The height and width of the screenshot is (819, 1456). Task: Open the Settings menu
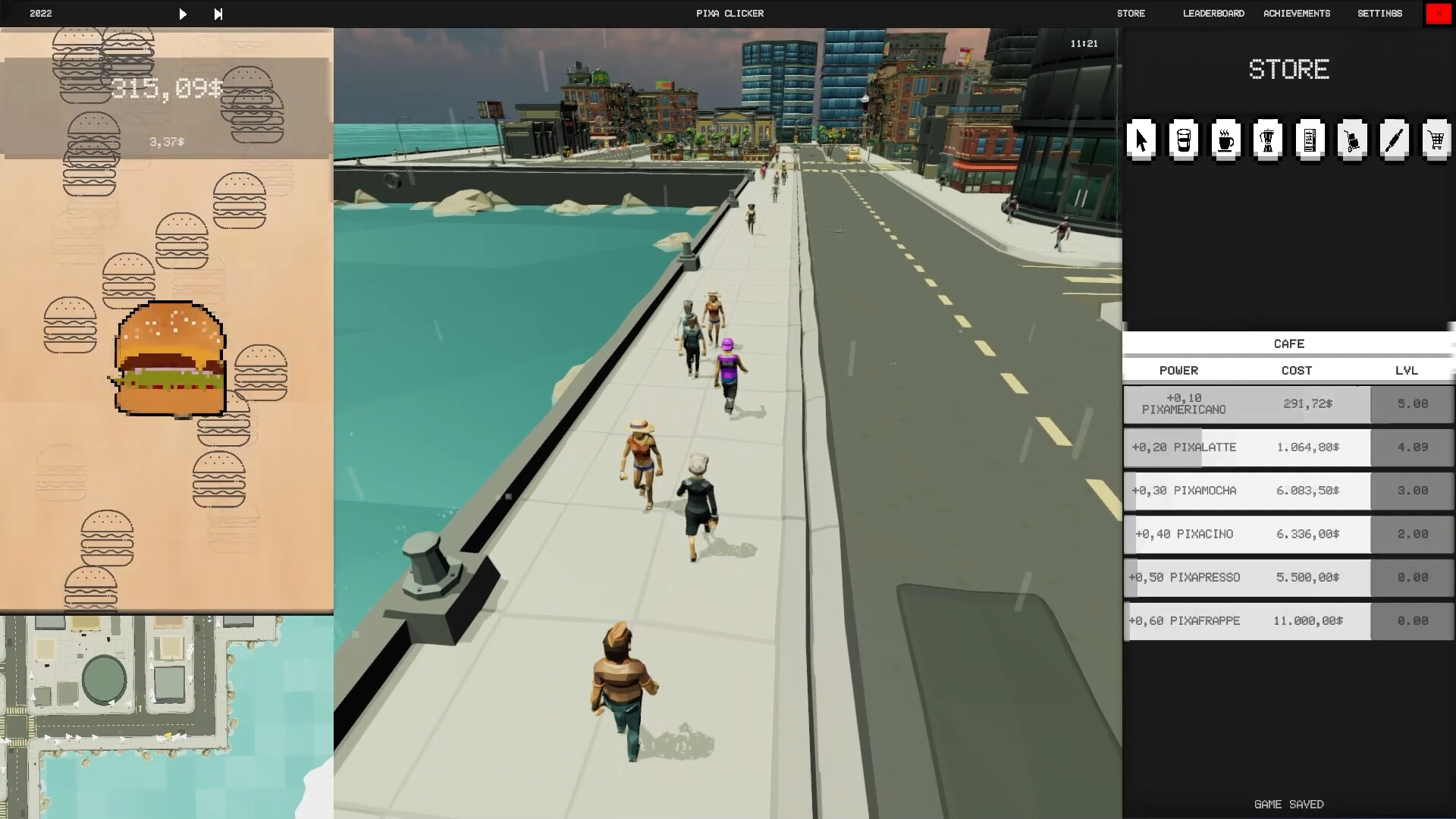click(x=1379, y=13)
